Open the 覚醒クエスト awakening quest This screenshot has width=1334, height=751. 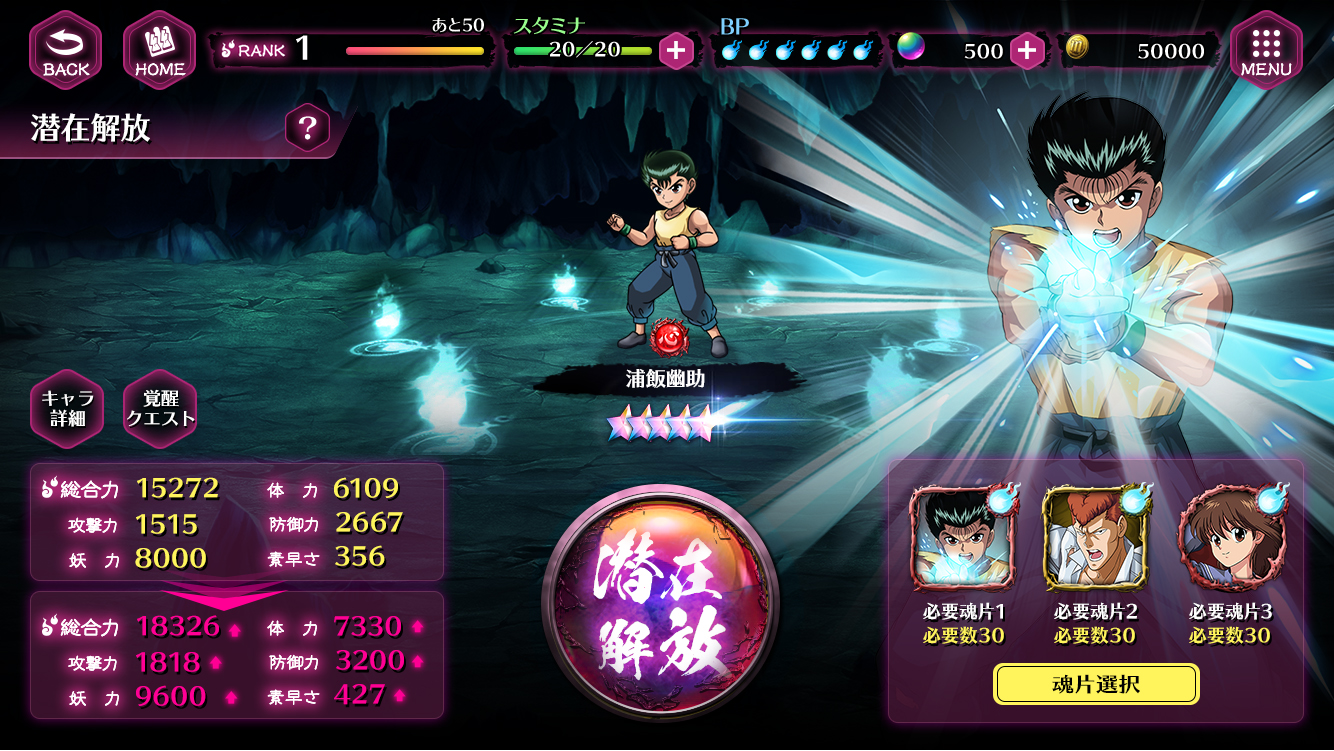click(160, 408)
